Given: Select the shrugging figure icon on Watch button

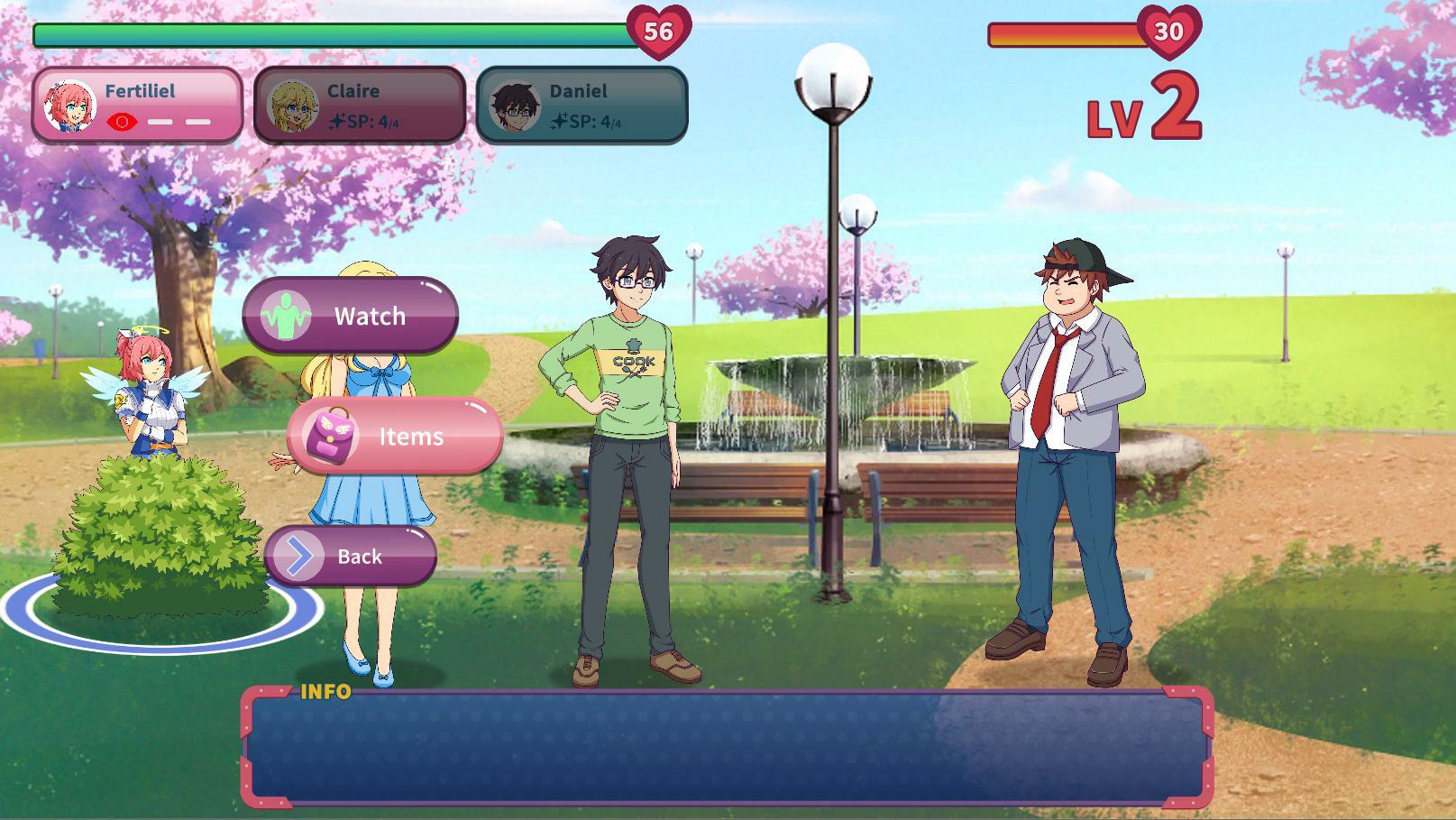Looking at the screenshot, I should click(x=287, y=315).
